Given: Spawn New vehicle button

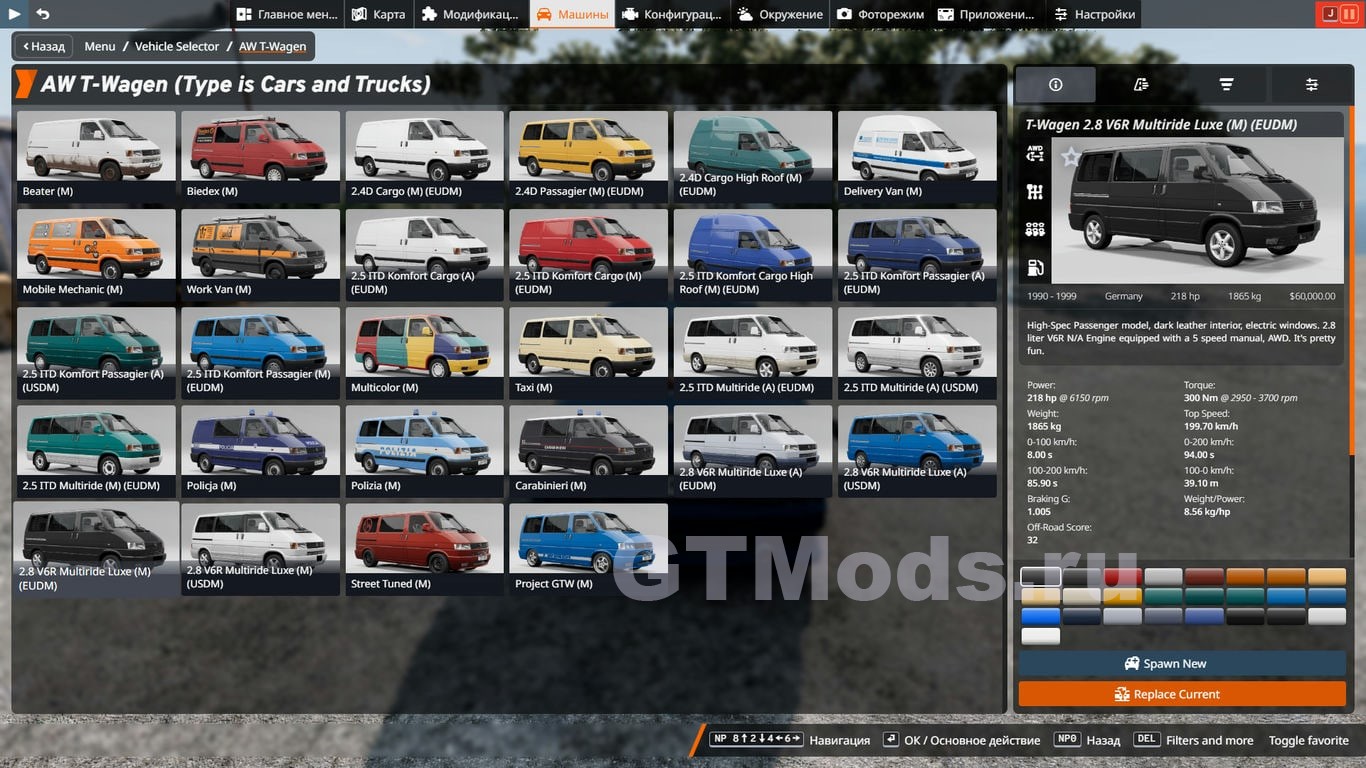Looking at the screenshot, I should pyautogui.click(x=1182, y=663).
